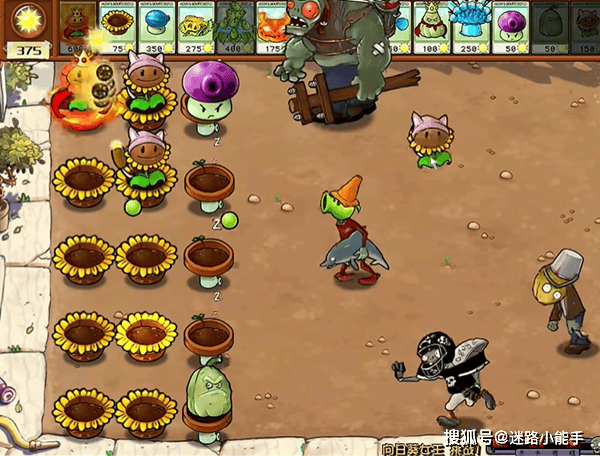The image size is (600, 456).
Task: Choose the green leafy plant seed packet
Action: 235,27
